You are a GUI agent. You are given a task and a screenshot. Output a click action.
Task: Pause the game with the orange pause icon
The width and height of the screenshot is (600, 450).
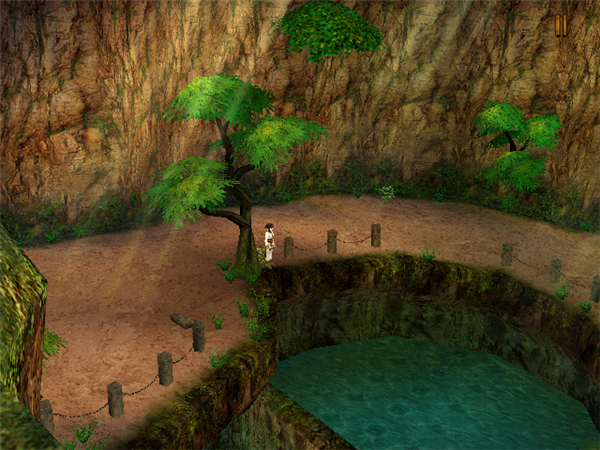click(x=561, y=26)
